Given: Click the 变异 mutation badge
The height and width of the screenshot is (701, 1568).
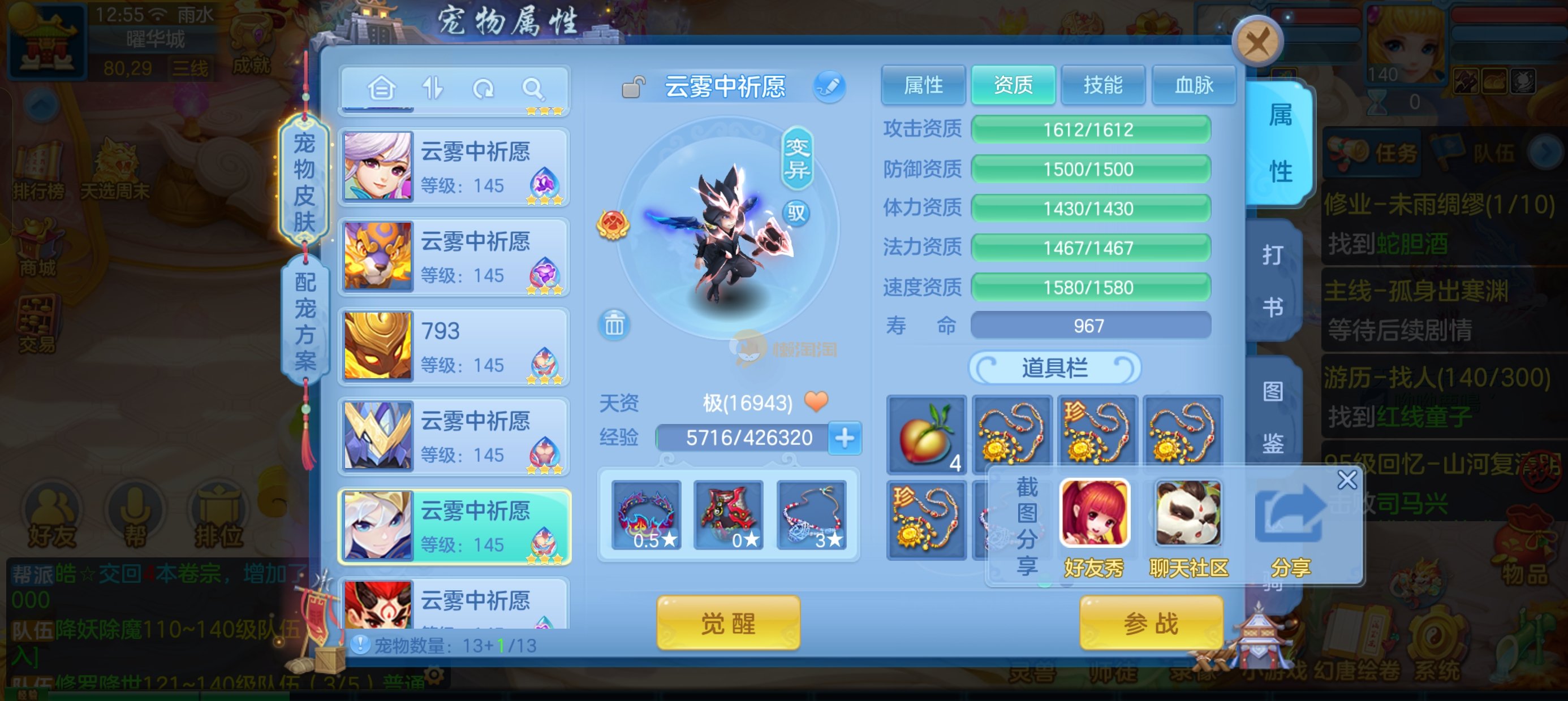Looking at the screenshot, I should pyautogui.click(x=797, y=158).
